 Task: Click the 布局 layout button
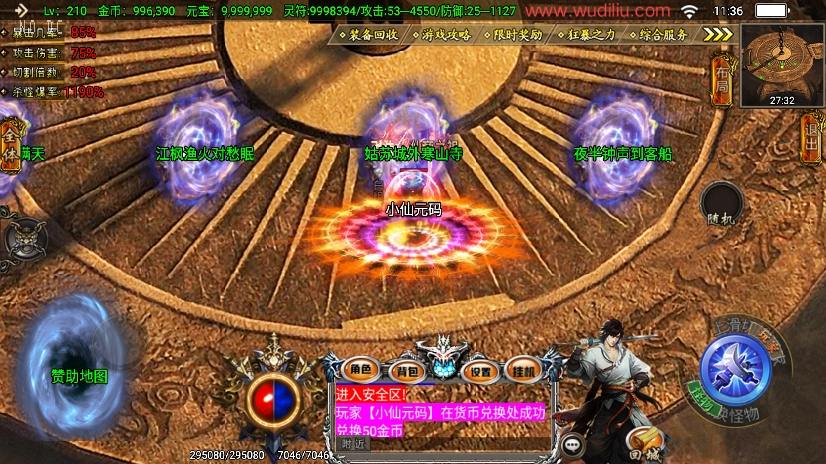tap(722, 81)
